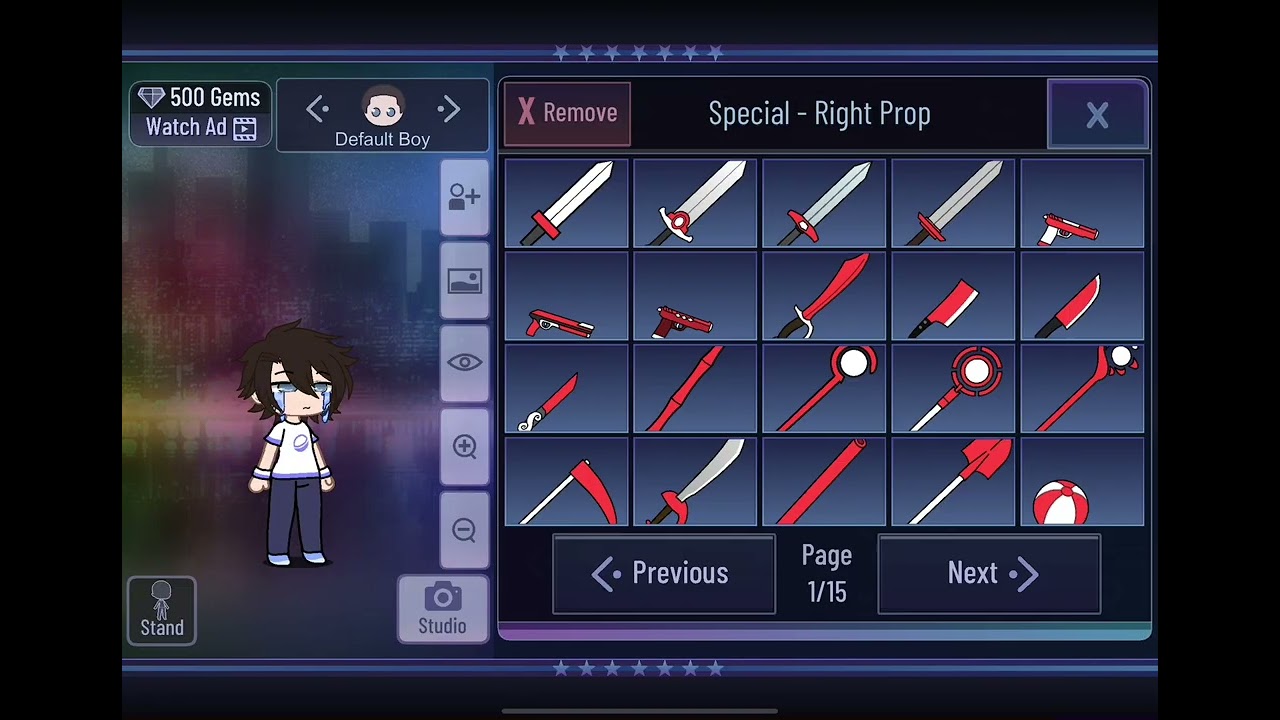
Task: Select the white-orb red staff prop
Action: click(x=824, y=389)
